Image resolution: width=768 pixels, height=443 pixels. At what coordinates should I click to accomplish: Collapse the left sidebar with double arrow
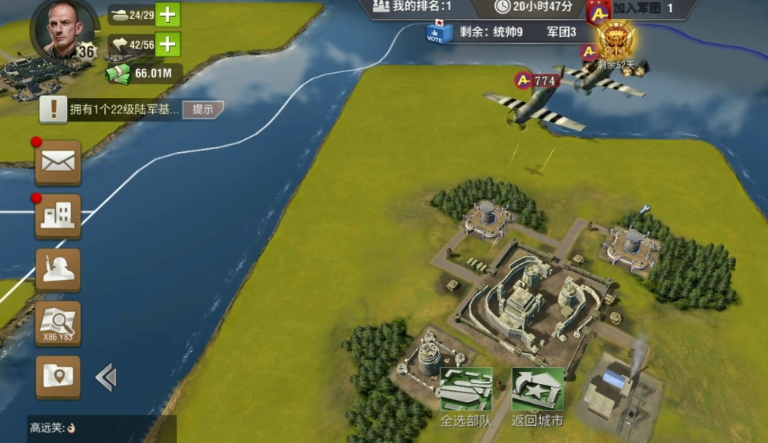coord(106,377)
